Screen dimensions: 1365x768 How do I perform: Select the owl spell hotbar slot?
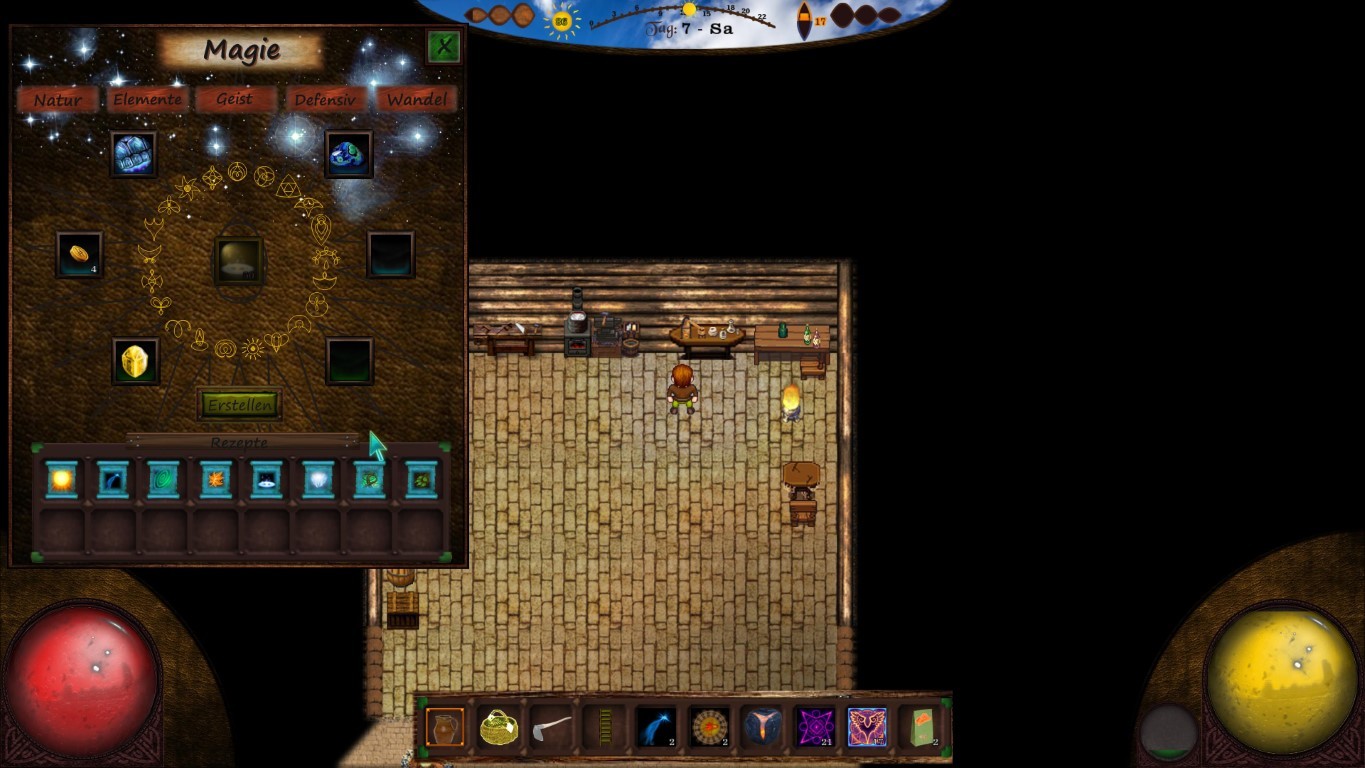(x=867, y=727)
